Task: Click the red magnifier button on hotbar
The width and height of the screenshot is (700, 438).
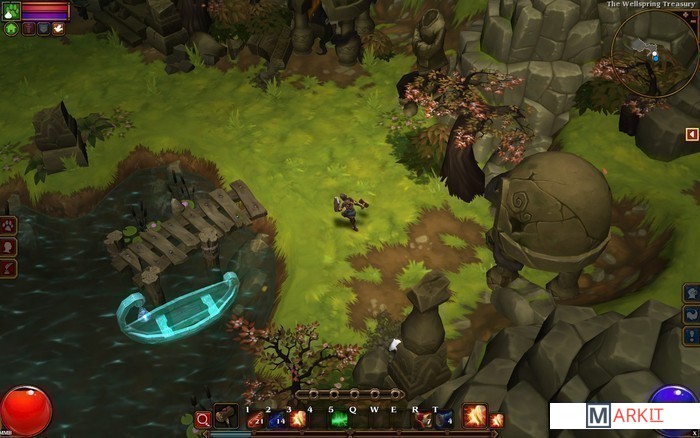Action: (x=204, y=420)
